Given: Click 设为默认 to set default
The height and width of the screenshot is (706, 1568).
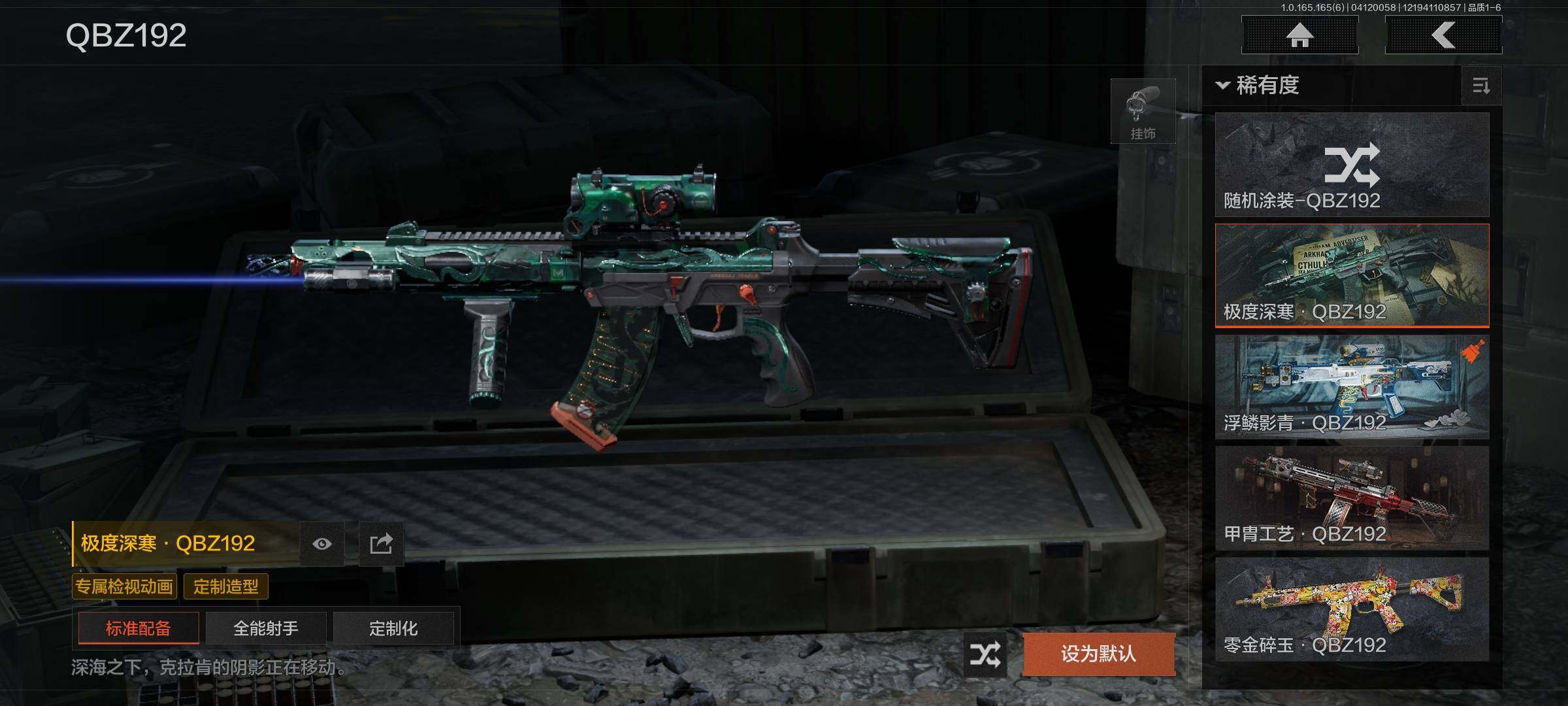Looking at the screenshot, I should pyautogui.click(x=1098, y=654).
